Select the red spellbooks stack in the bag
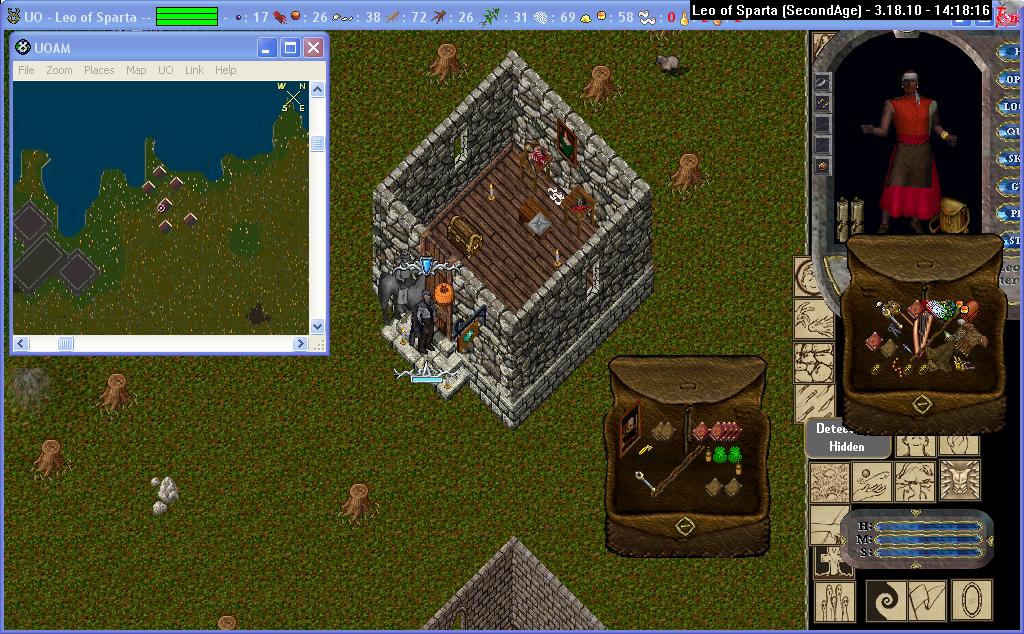1024x634 pixels. tap(716, 430)
